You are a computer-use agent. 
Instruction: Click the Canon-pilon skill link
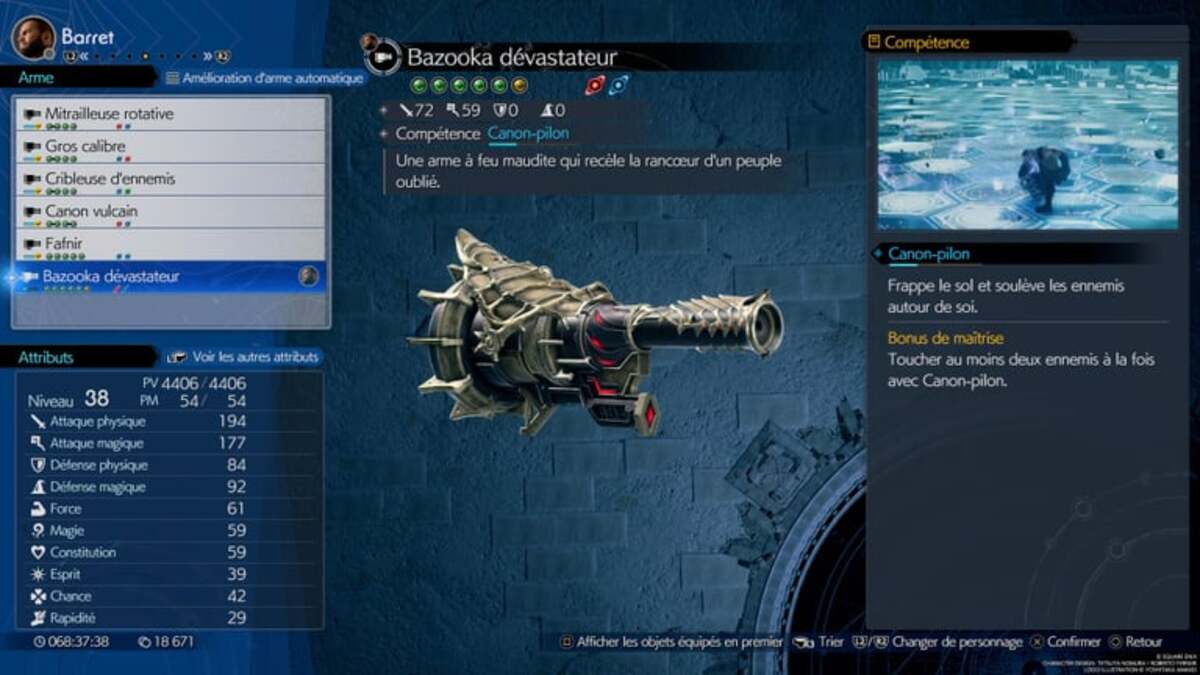pos(529,133)
